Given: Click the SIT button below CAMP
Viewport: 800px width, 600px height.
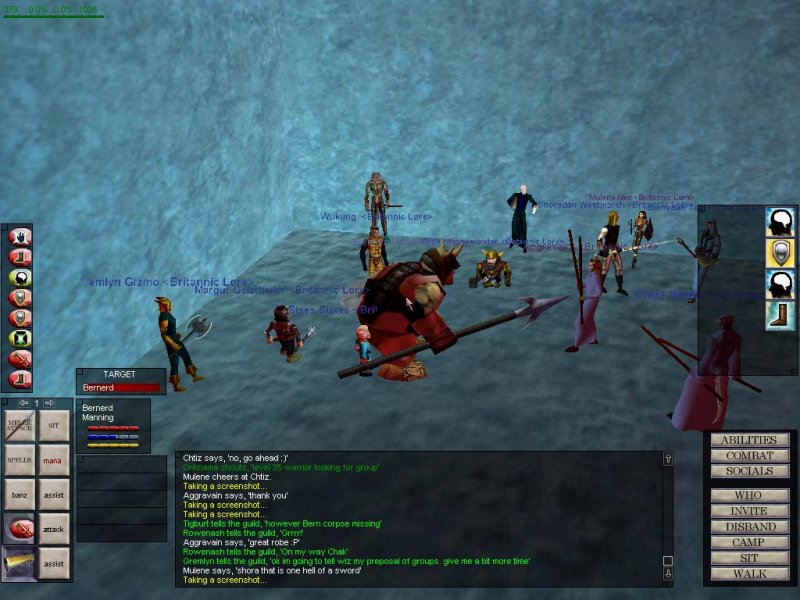Looking at the screenshot, I should 750,558.
